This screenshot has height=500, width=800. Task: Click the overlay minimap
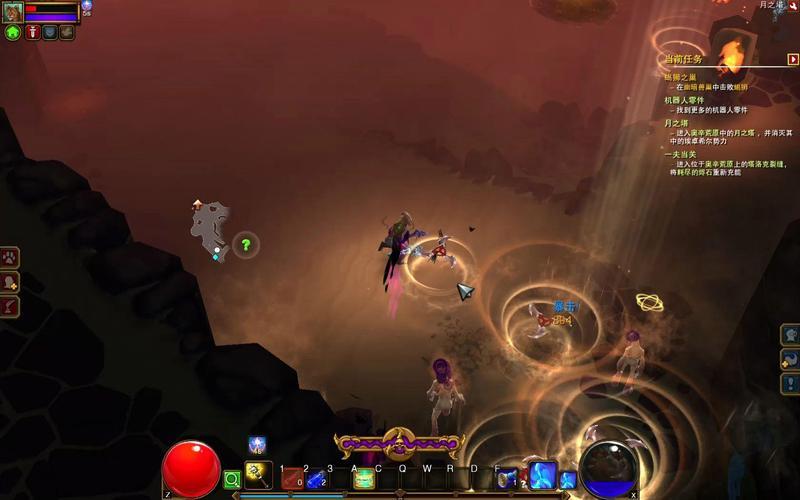click(x=212, y=228)
